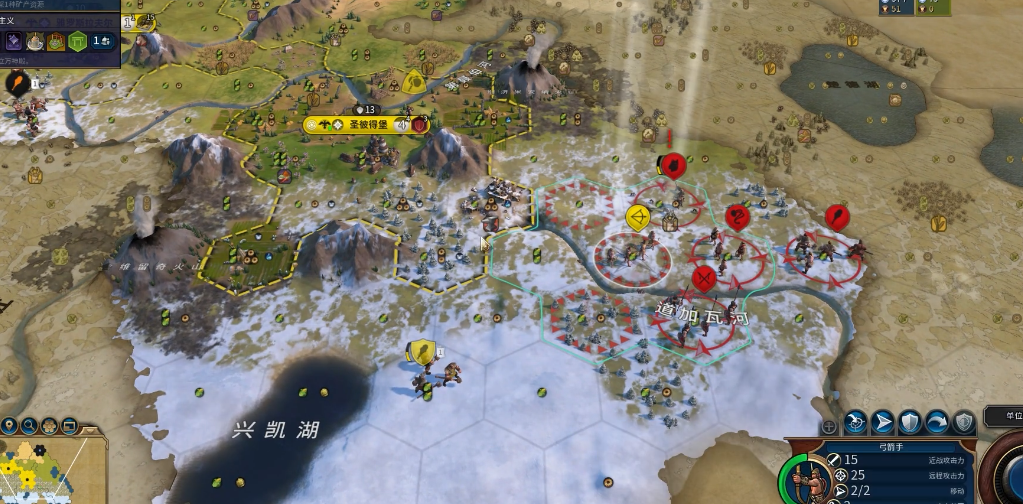Expand more unit actions with the plus button

click(x=829, y=426)
